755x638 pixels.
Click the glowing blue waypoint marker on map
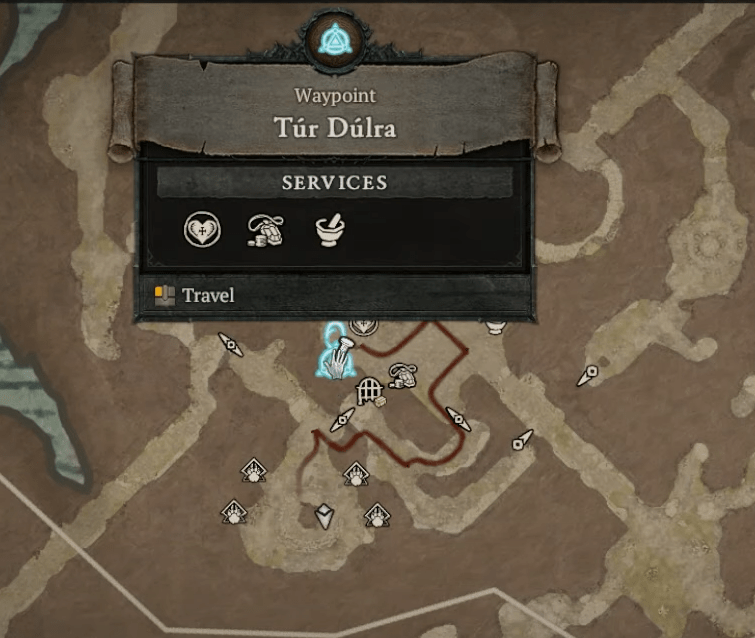tap(335, 357)
